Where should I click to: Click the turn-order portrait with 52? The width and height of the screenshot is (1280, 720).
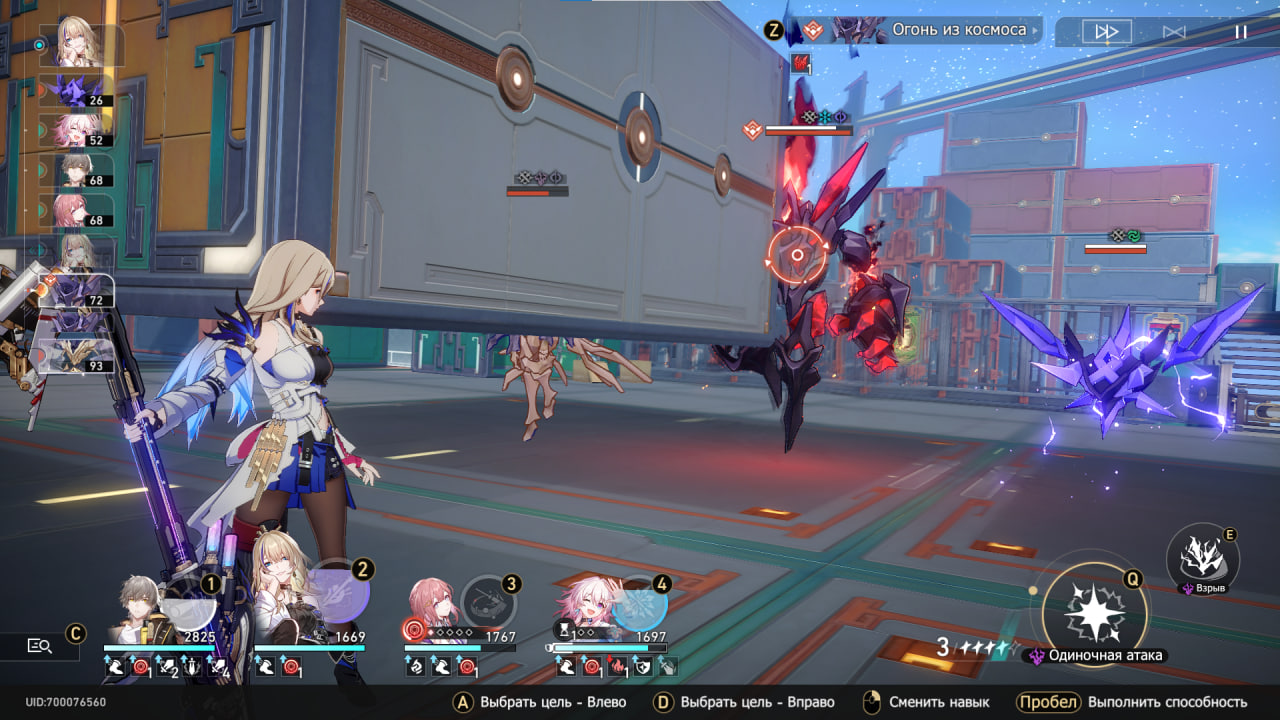pos(76,130)
